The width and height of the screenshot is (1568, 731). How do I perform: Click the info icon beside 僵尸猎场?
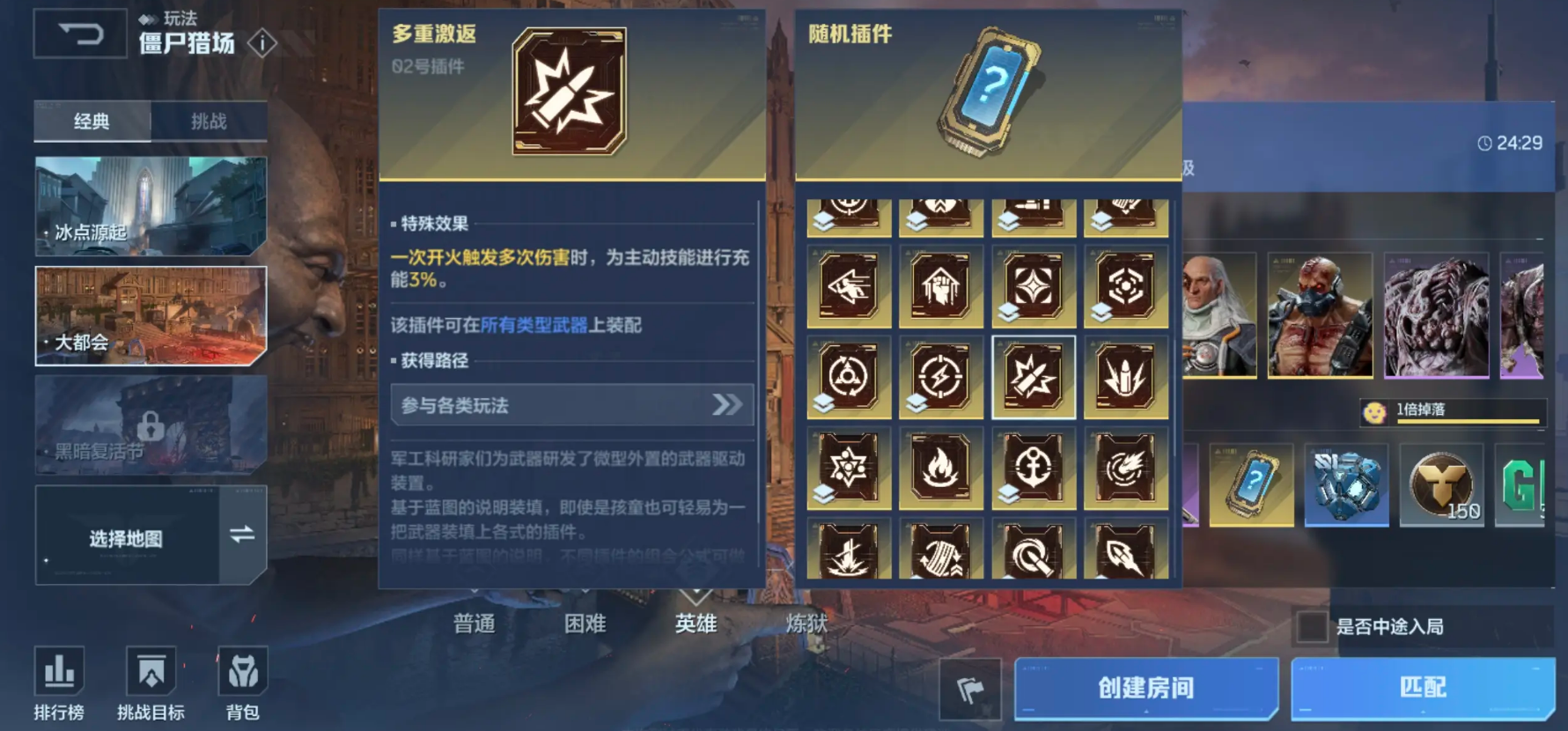[x=261, y=42]
